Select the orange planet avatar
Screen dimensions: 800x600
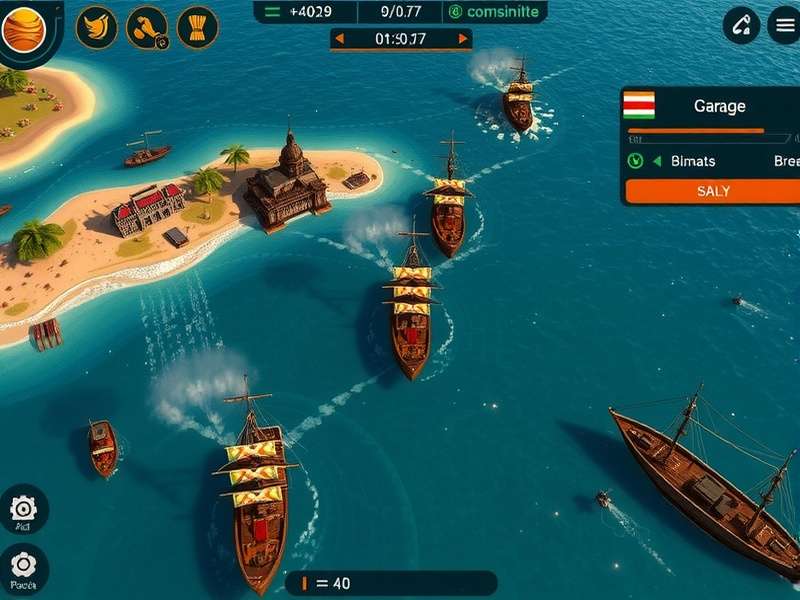(24, 28)
